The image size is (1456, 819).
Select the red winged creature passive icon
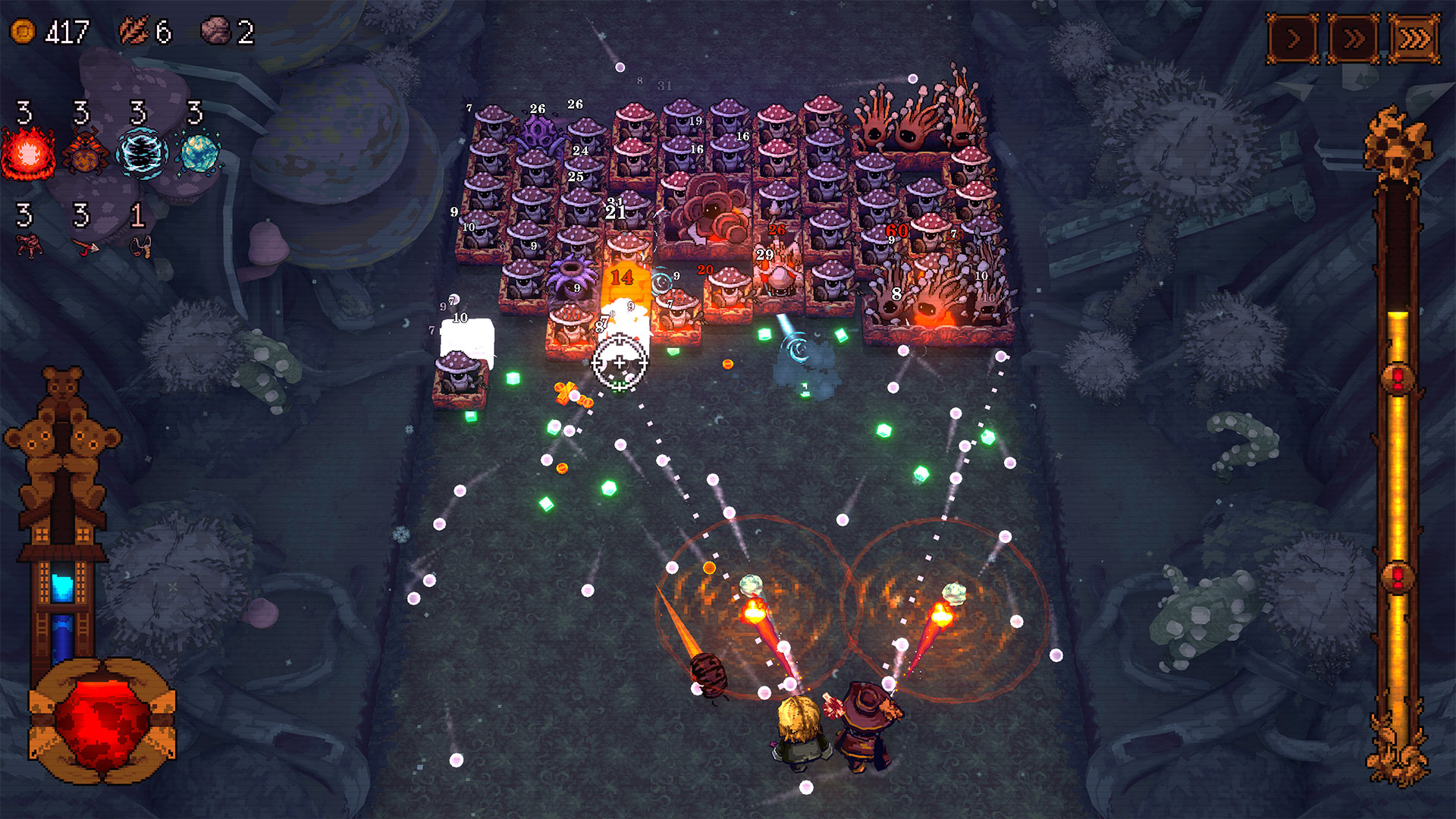tap(29, 246)
